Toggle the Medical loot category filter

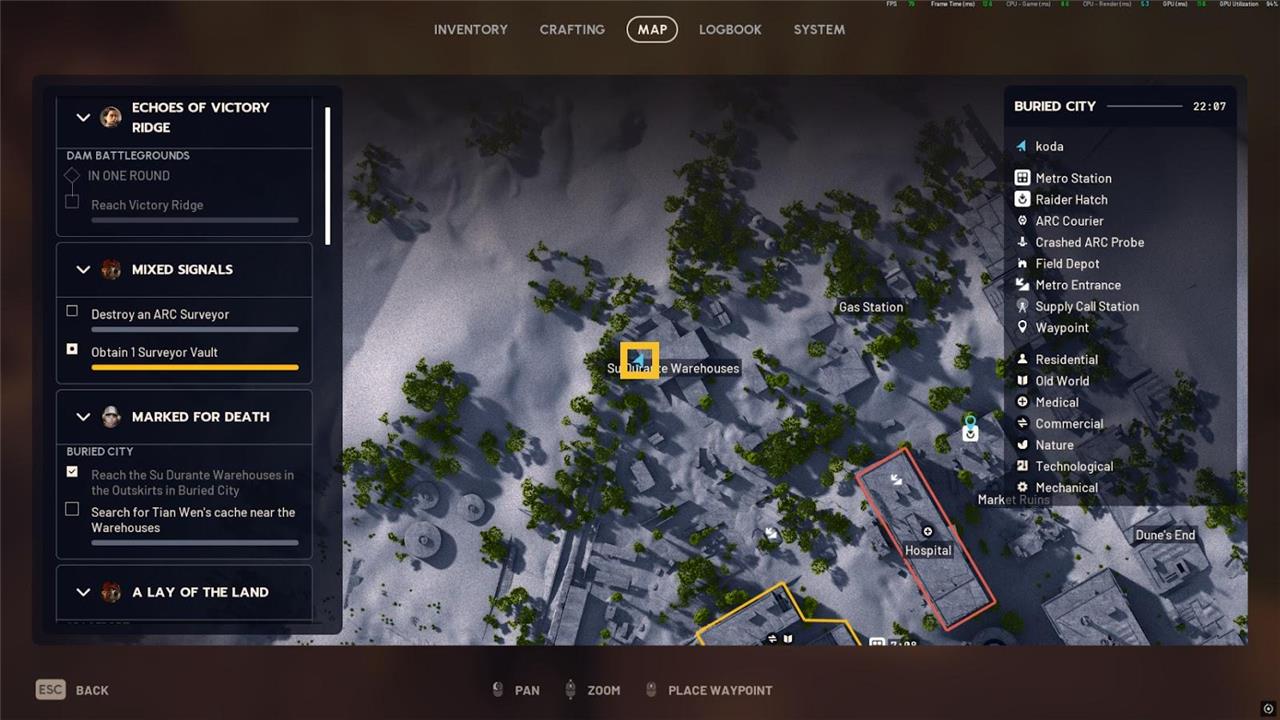click(x=1056, y=402)
